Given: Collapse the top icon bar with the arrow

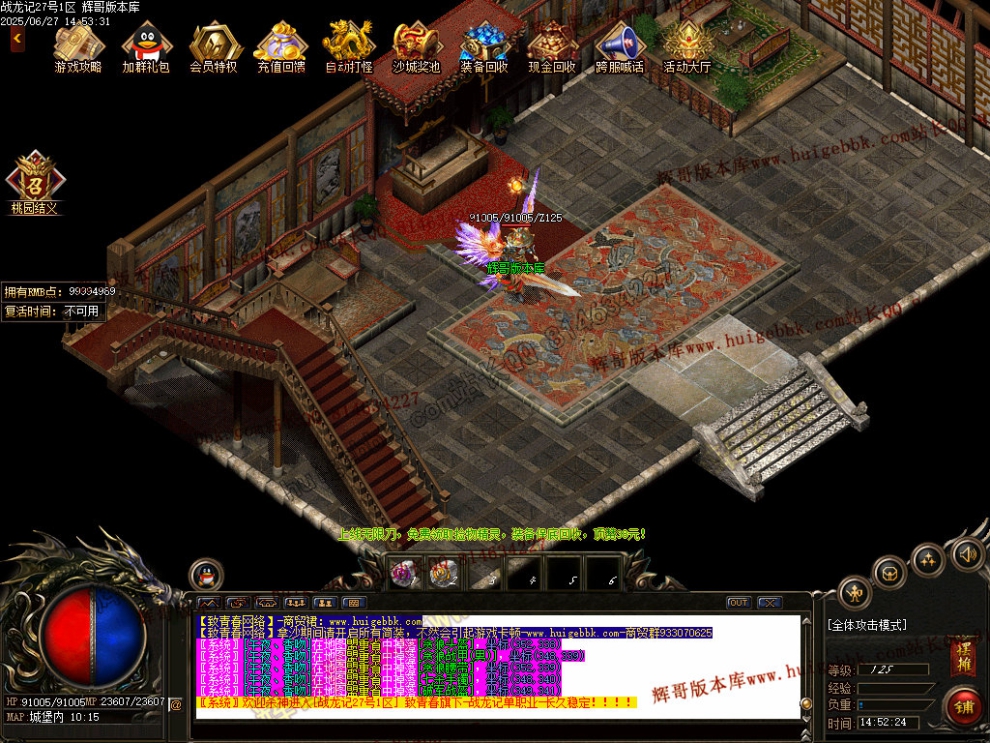Looking at the screenshot, I should (x=17, y=38).
